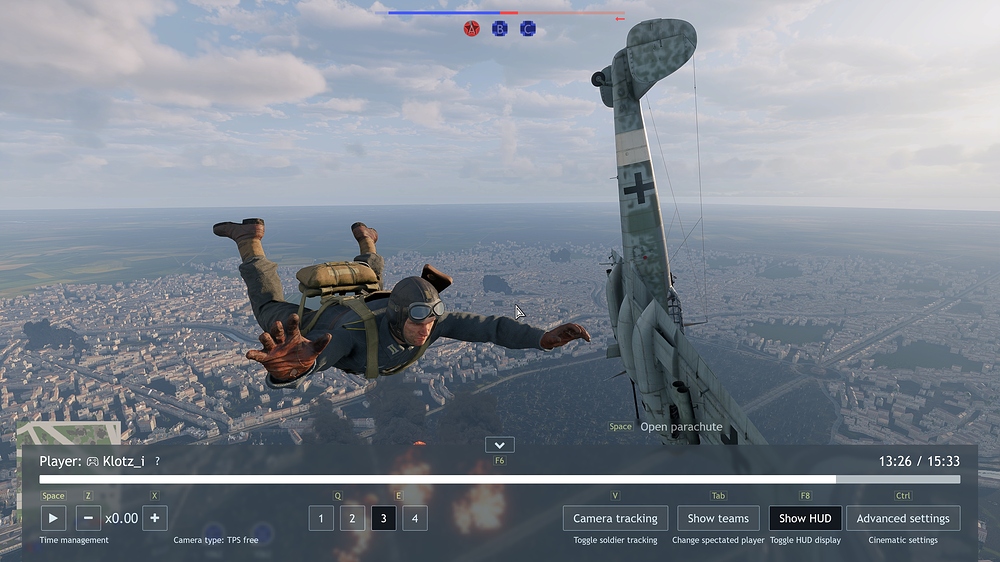1000x562 pixels.
Task: Collapse the replay panel with the down arrow
Action: (499, 445)
